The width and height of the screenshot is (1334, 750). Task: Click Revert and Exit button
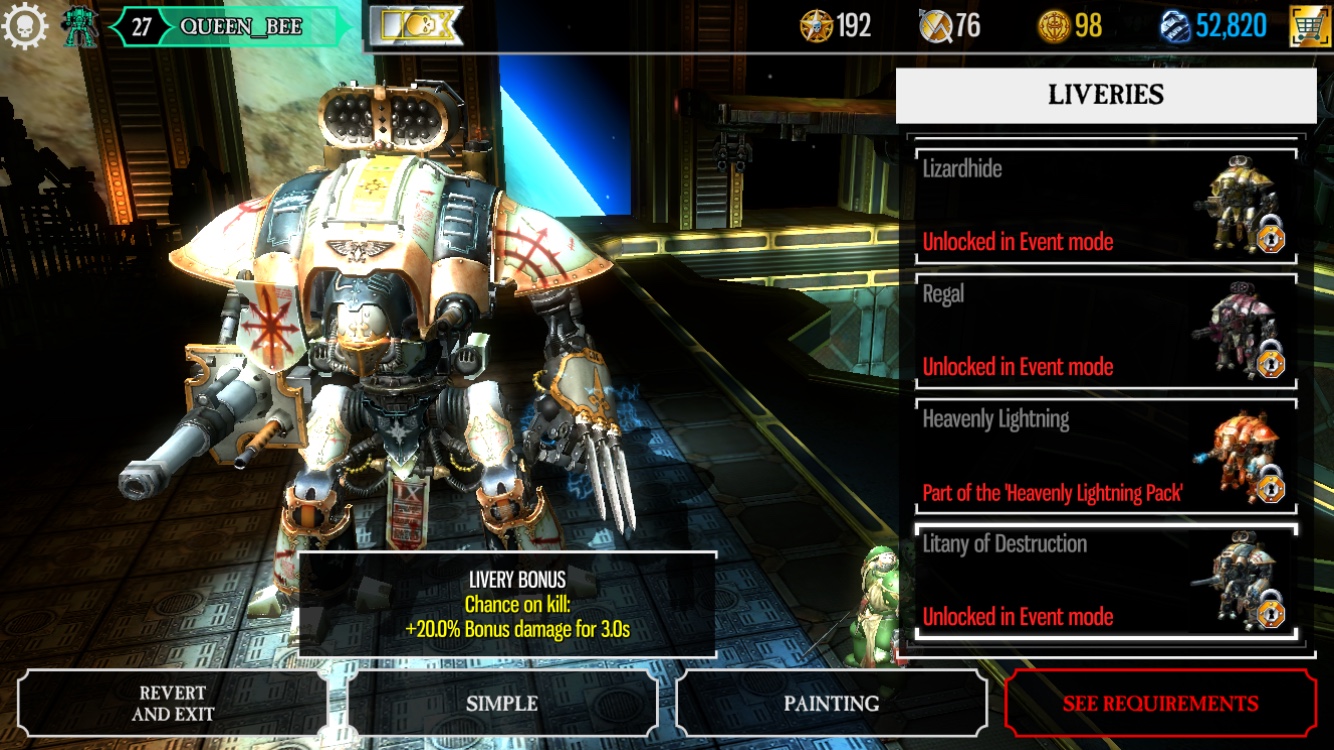pos(172,703)
